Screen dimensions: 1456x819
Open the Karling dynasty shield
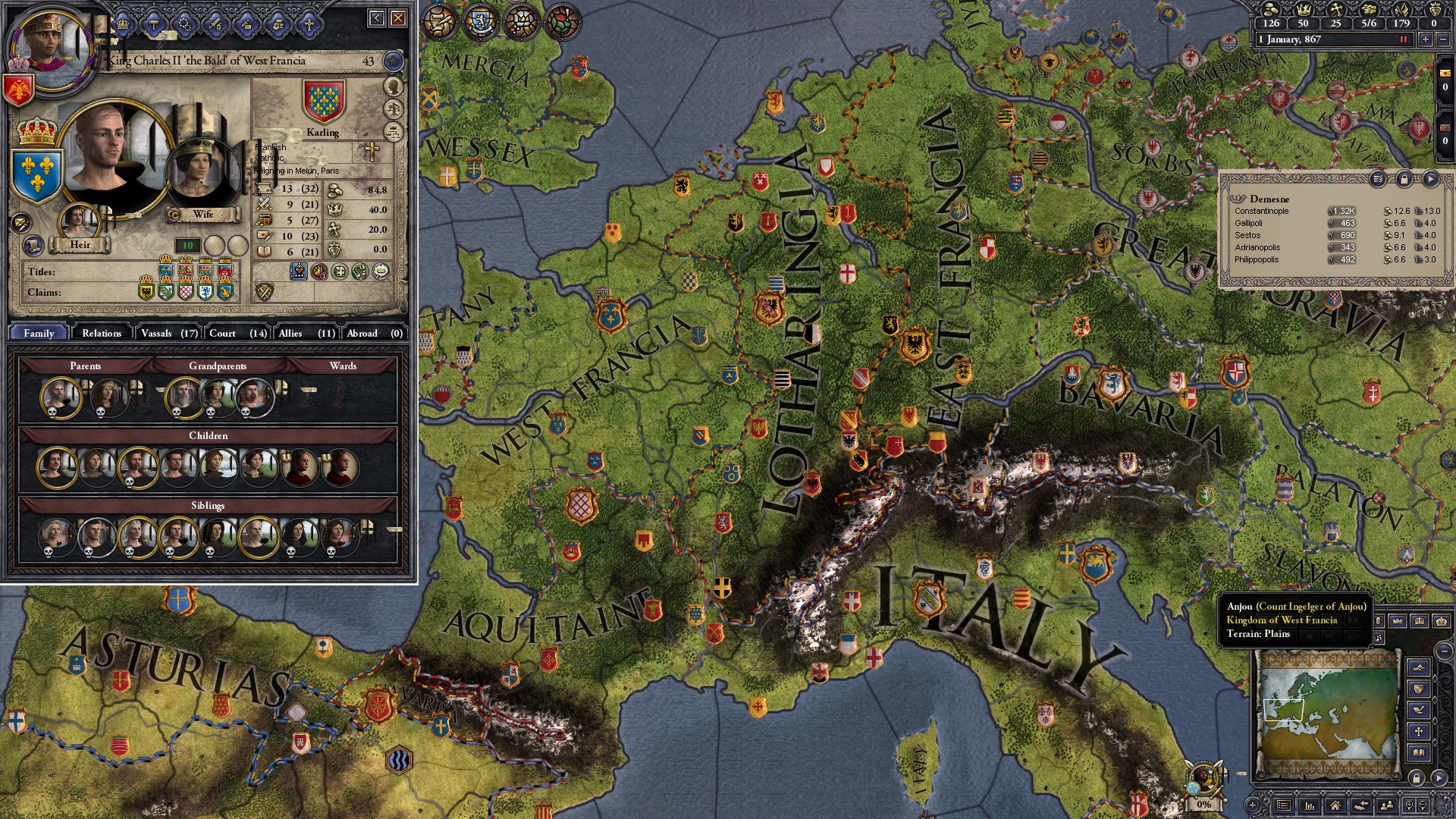(x=324, y=102)
